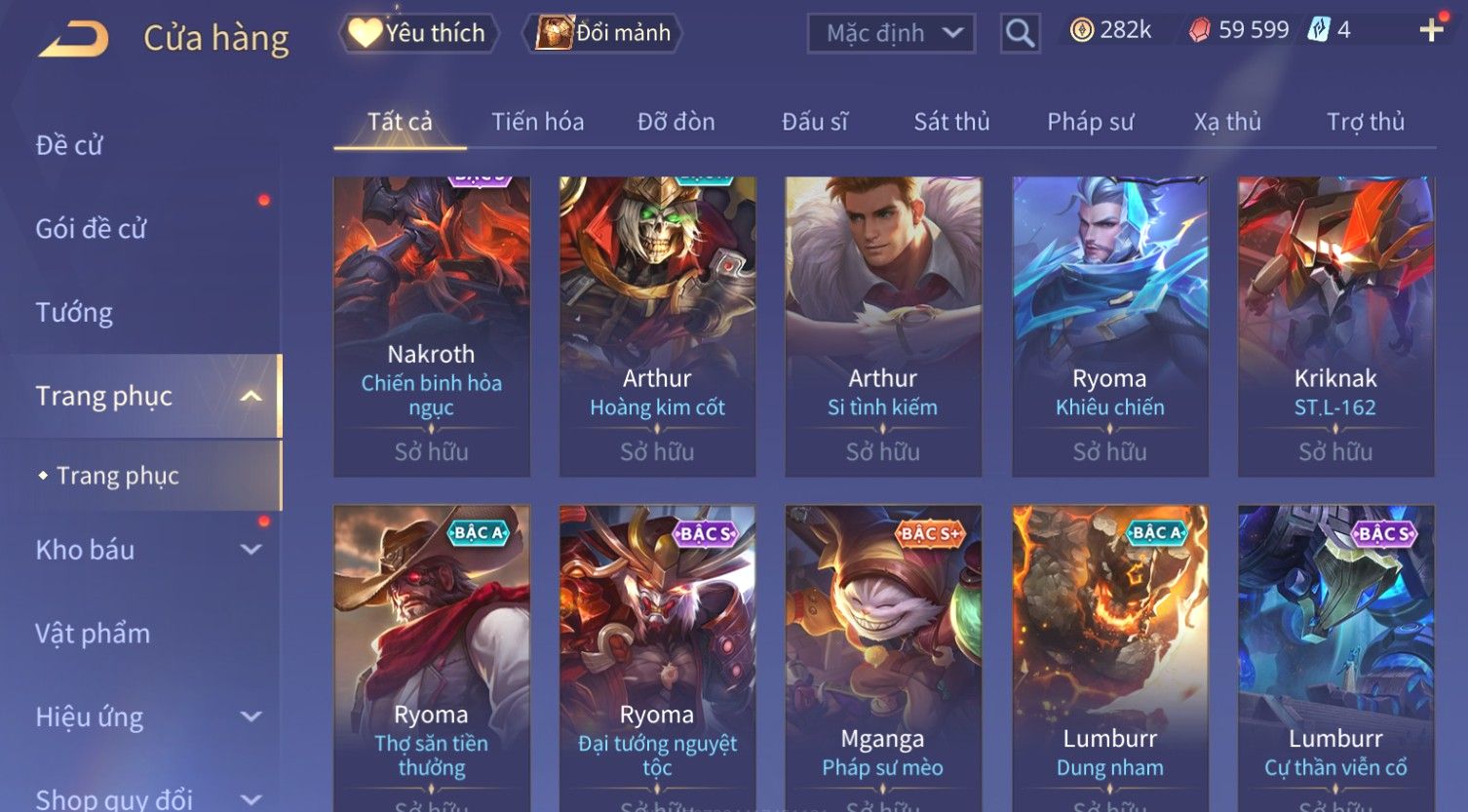Go back using the arrow button
1468x812 pixels.
[x=74, y=39]
